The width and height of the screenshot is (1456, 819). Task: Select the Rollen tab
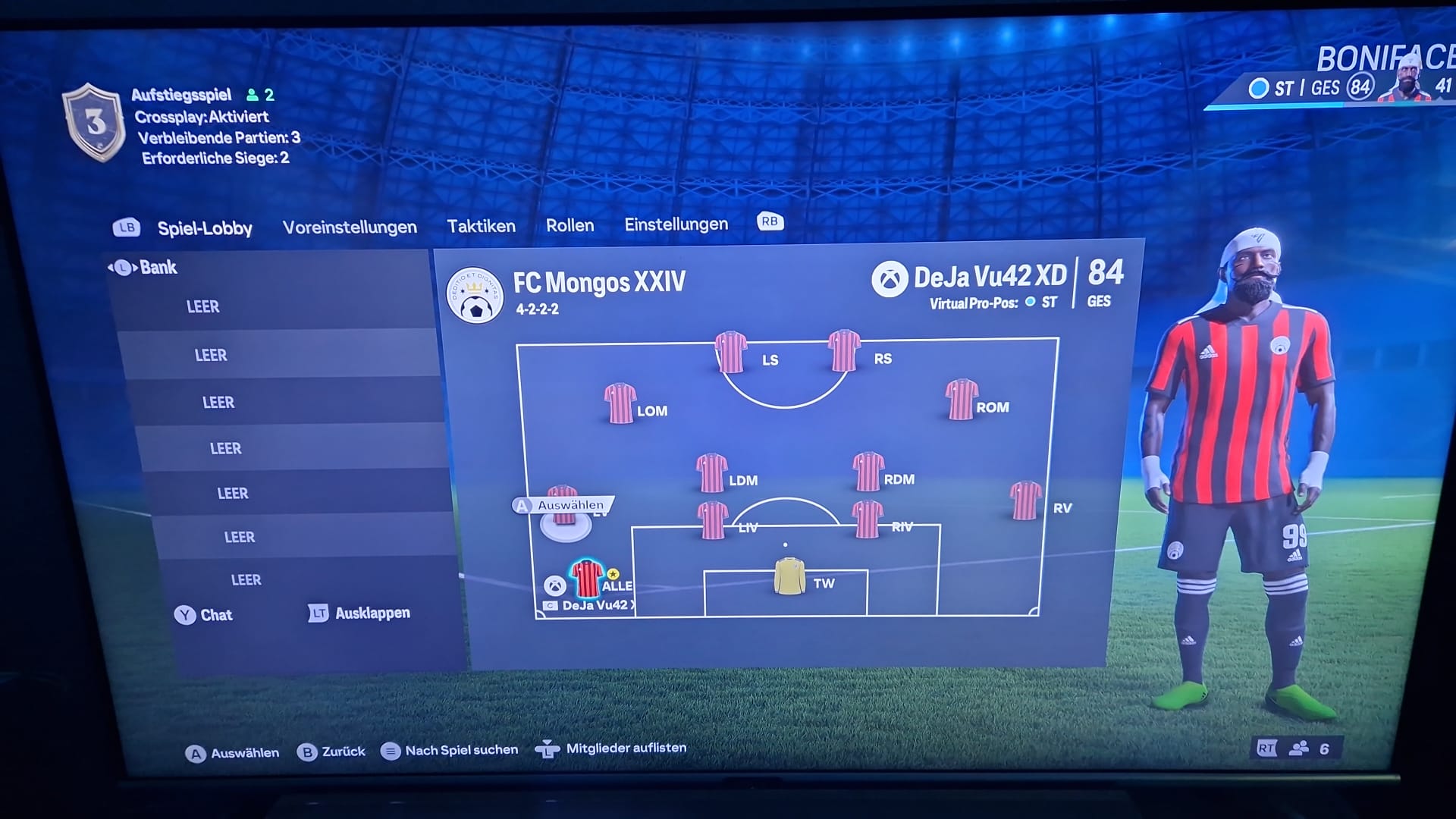[x=570, y=225]
